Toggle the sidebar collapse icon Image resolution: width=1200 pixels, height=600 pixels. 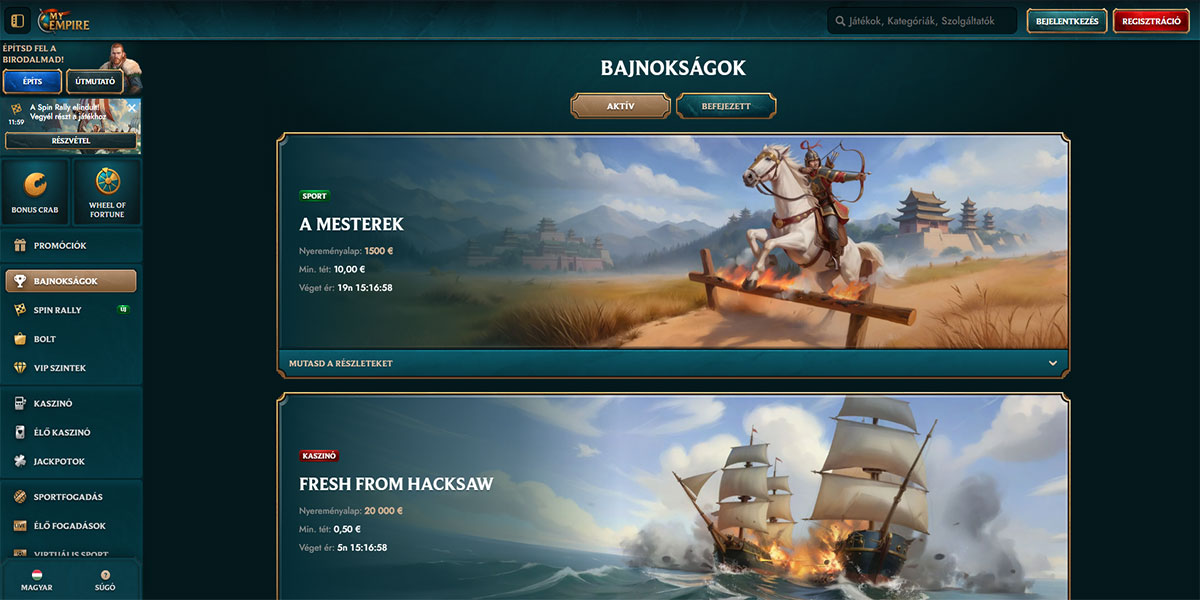tap(17, 21)
